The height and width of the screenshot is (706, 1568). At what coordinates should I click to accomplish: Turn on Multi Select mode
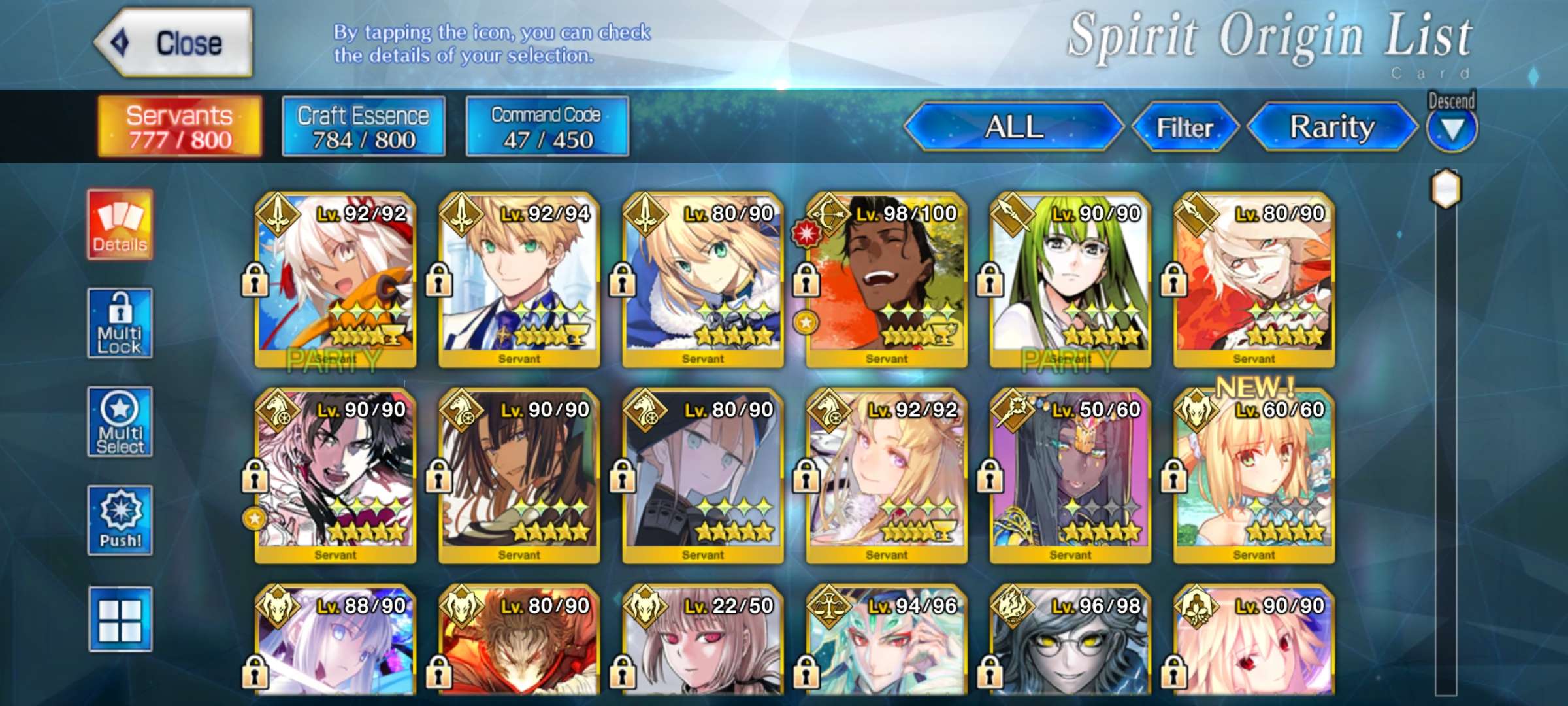(120, 422)
